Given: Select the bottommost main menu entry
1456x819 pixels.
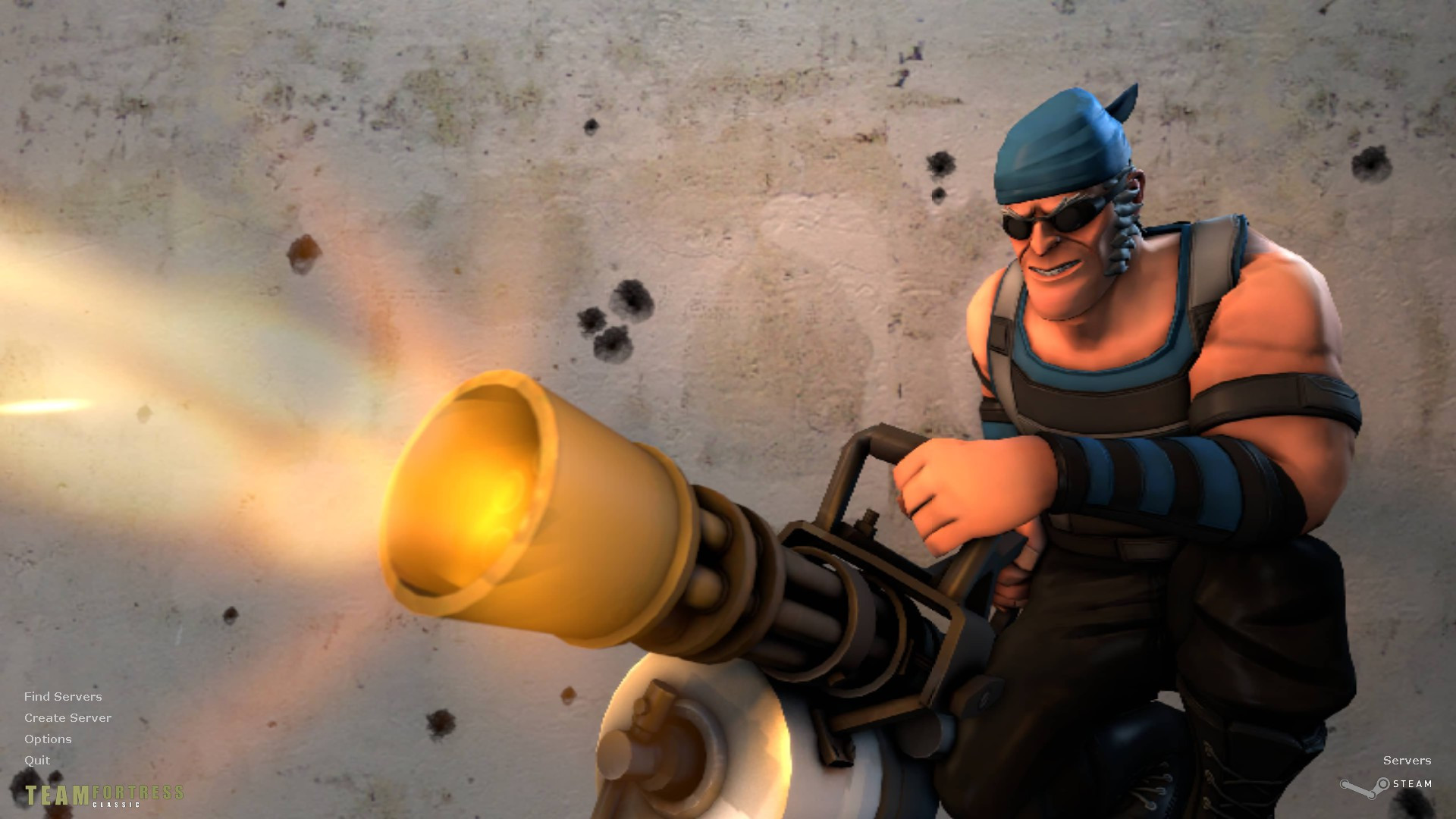Looking at the screenshot, I should (37, 760).
